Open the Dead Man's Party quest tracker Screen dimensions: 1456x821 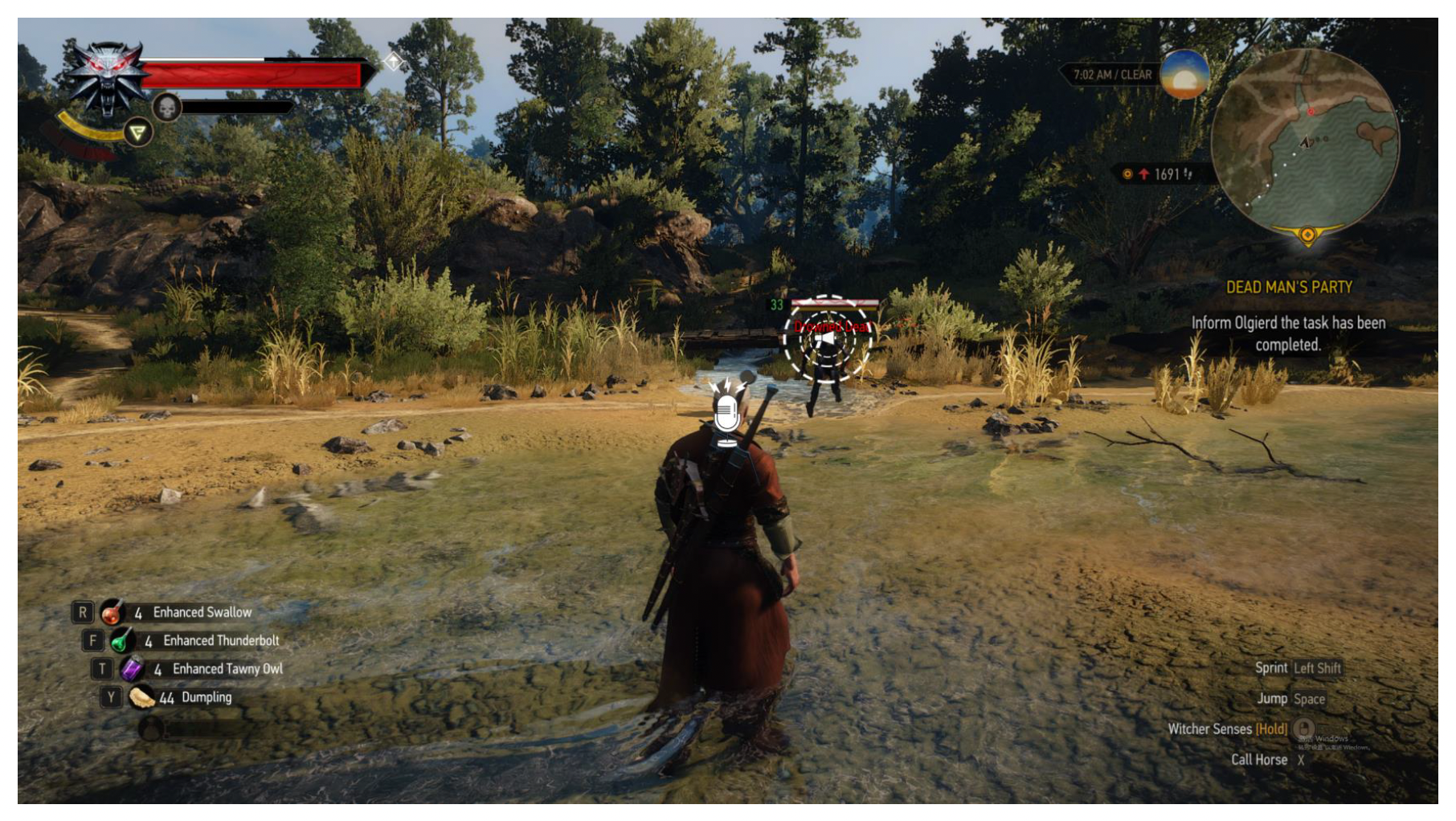1289,288
